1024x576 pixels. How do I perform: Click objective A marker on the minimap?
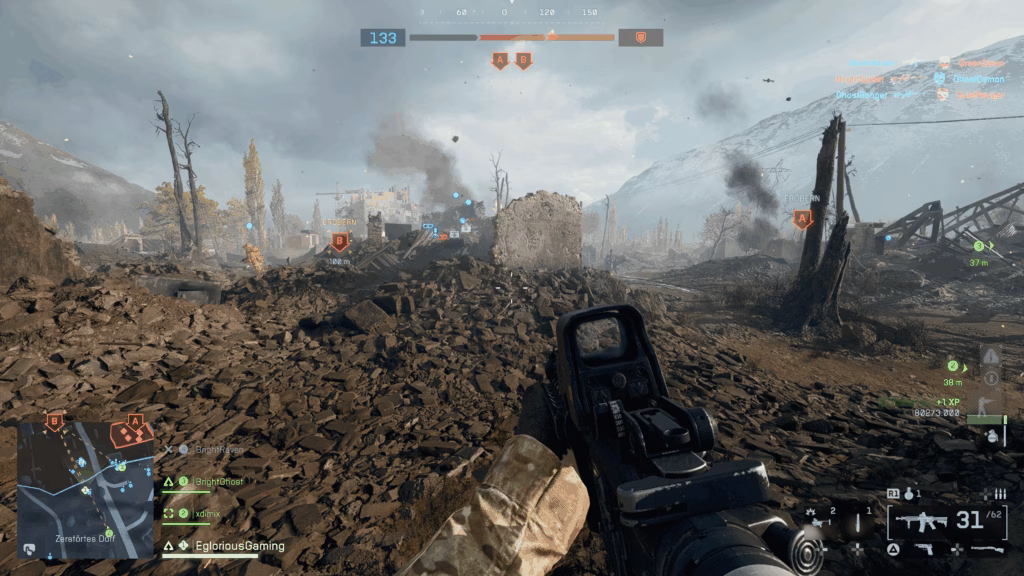(135, 423)
